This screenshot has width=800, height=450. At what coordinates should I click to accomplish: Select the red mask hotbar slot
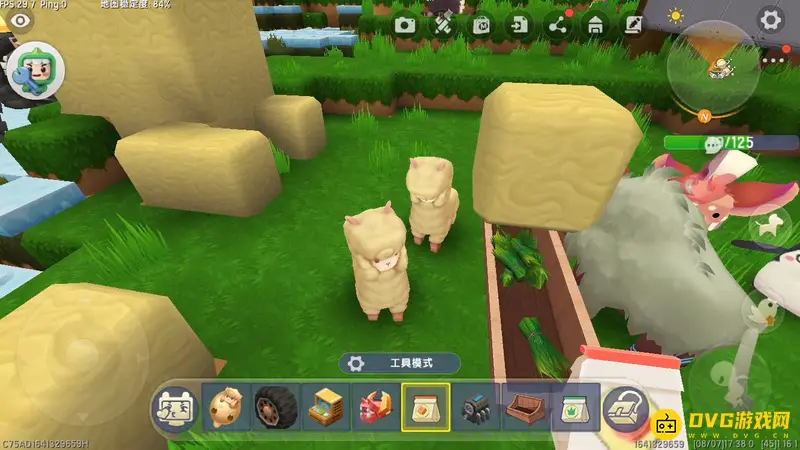click(x=375, y=408)
